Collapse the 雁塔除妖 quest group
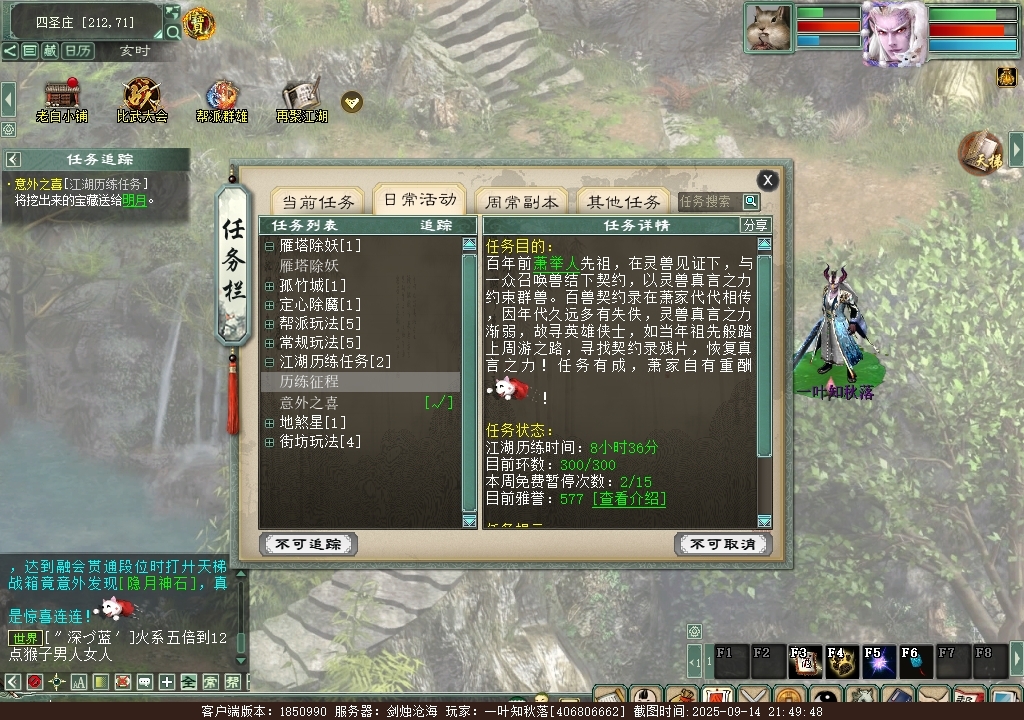This screenshot has width=1024, height=720. 269,246
